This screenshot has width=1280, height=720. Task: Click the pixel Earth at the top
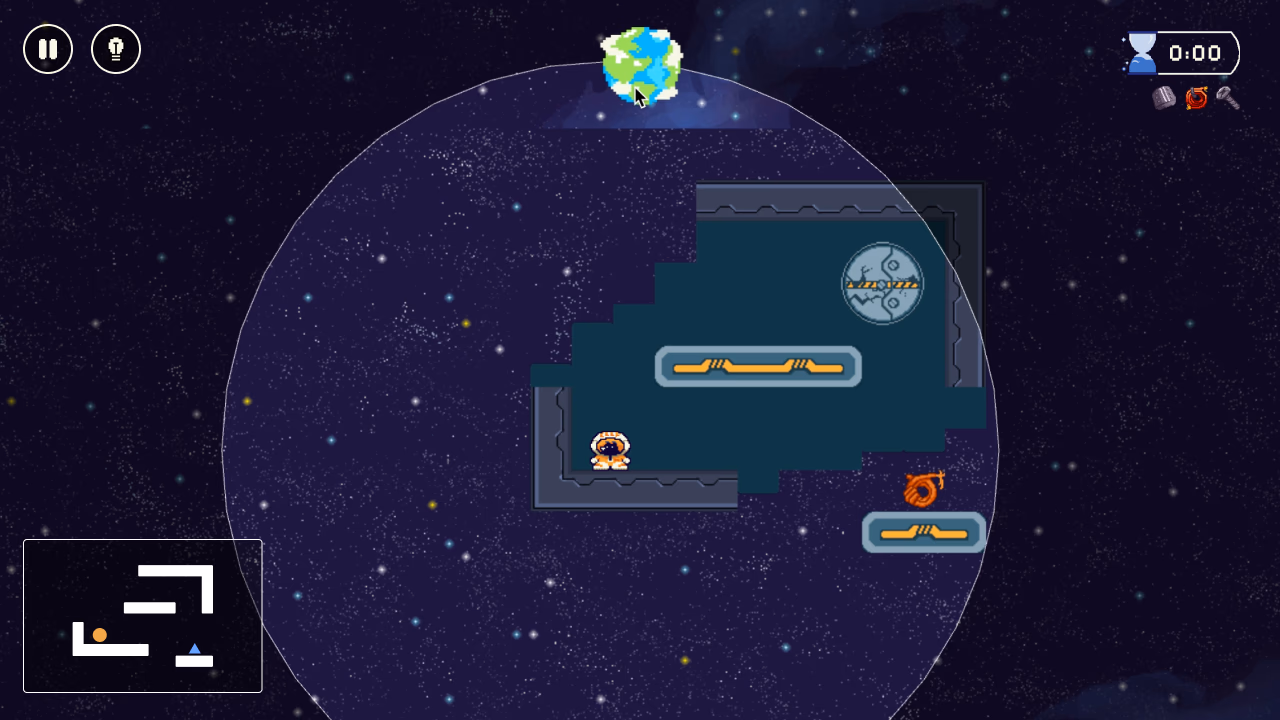[640, 63]
